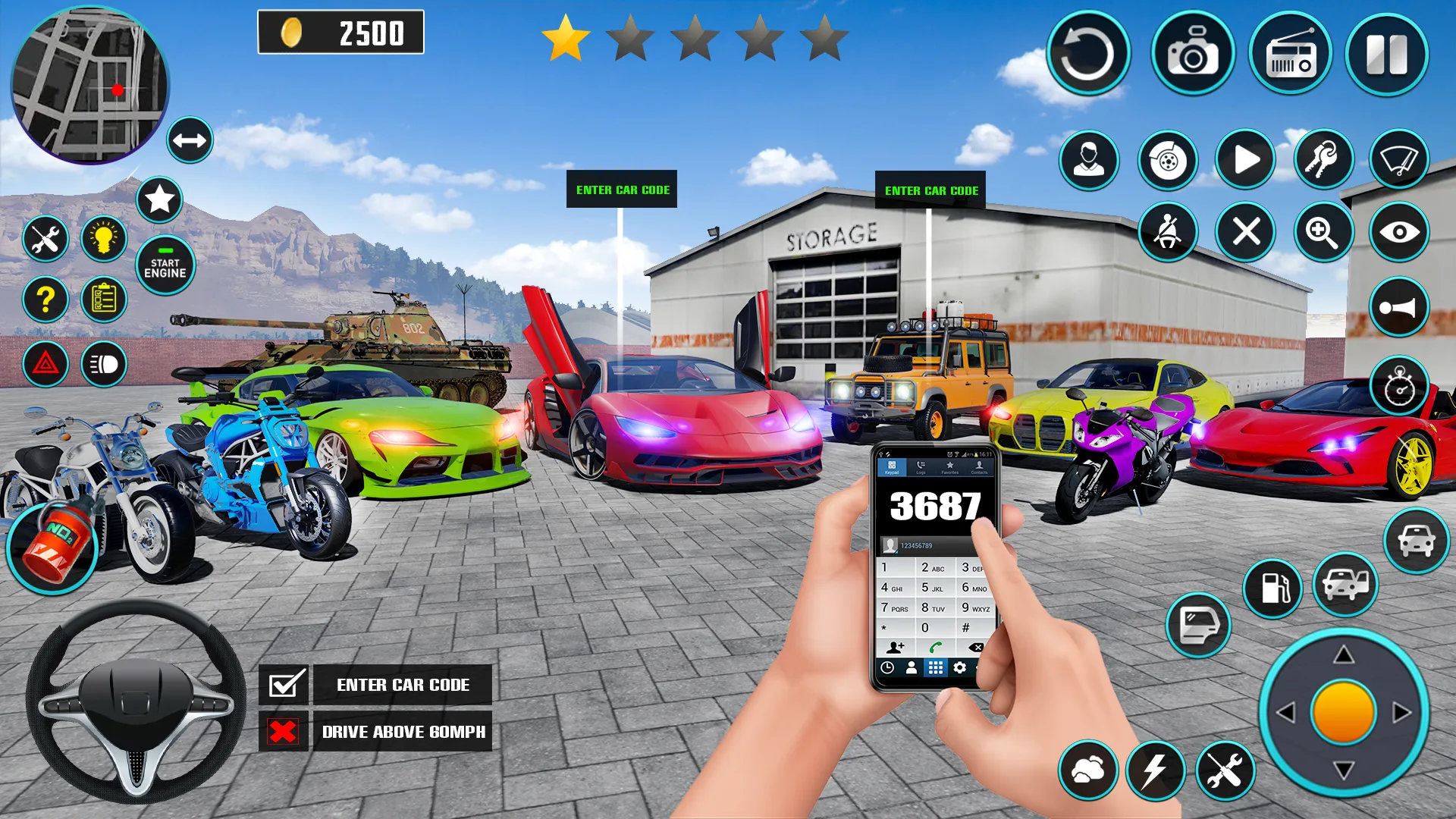Activate the windshield wiper icon

click(1399, 159)
